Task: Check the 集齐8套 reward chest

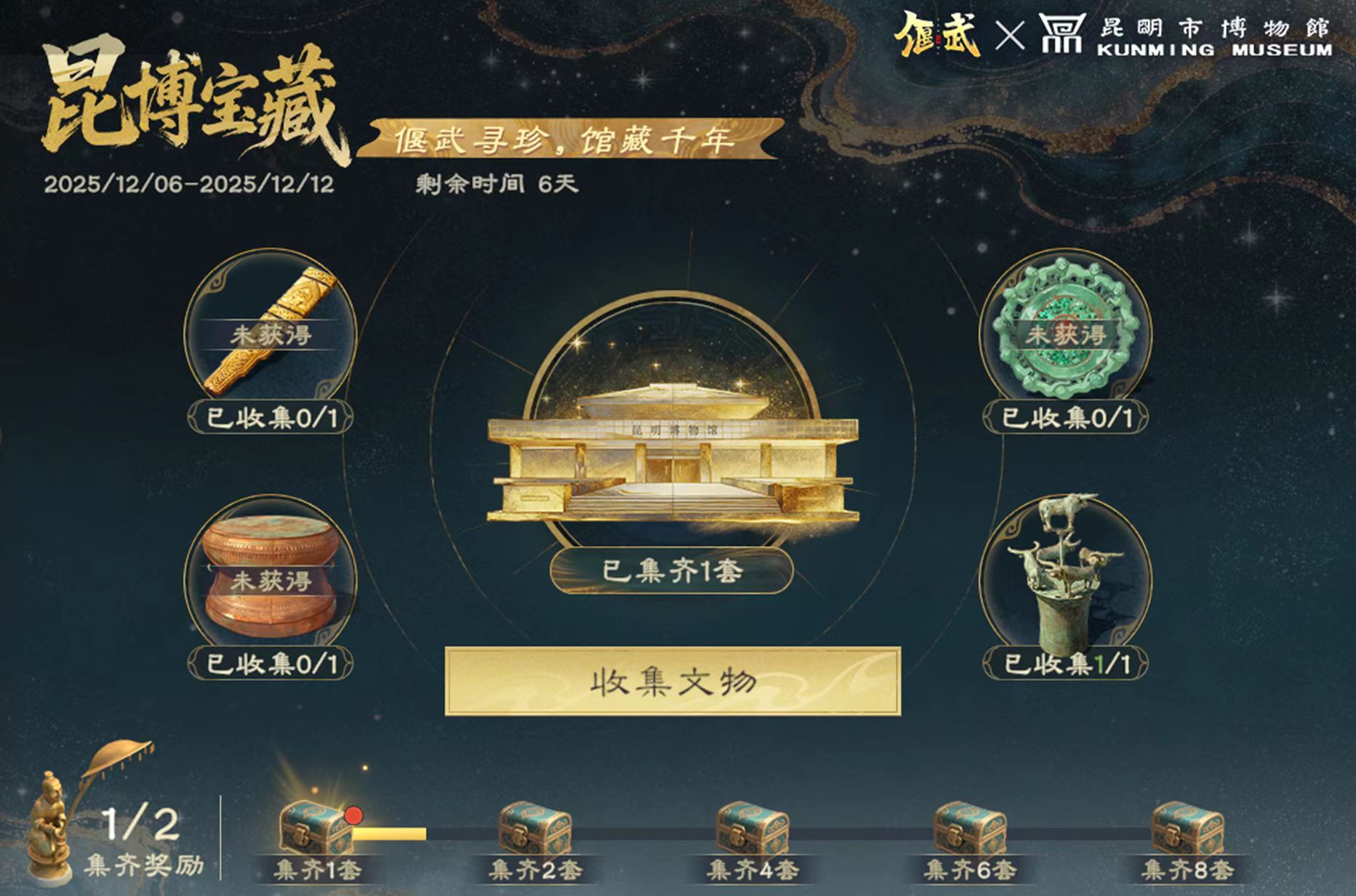Action: point(1187,829)
